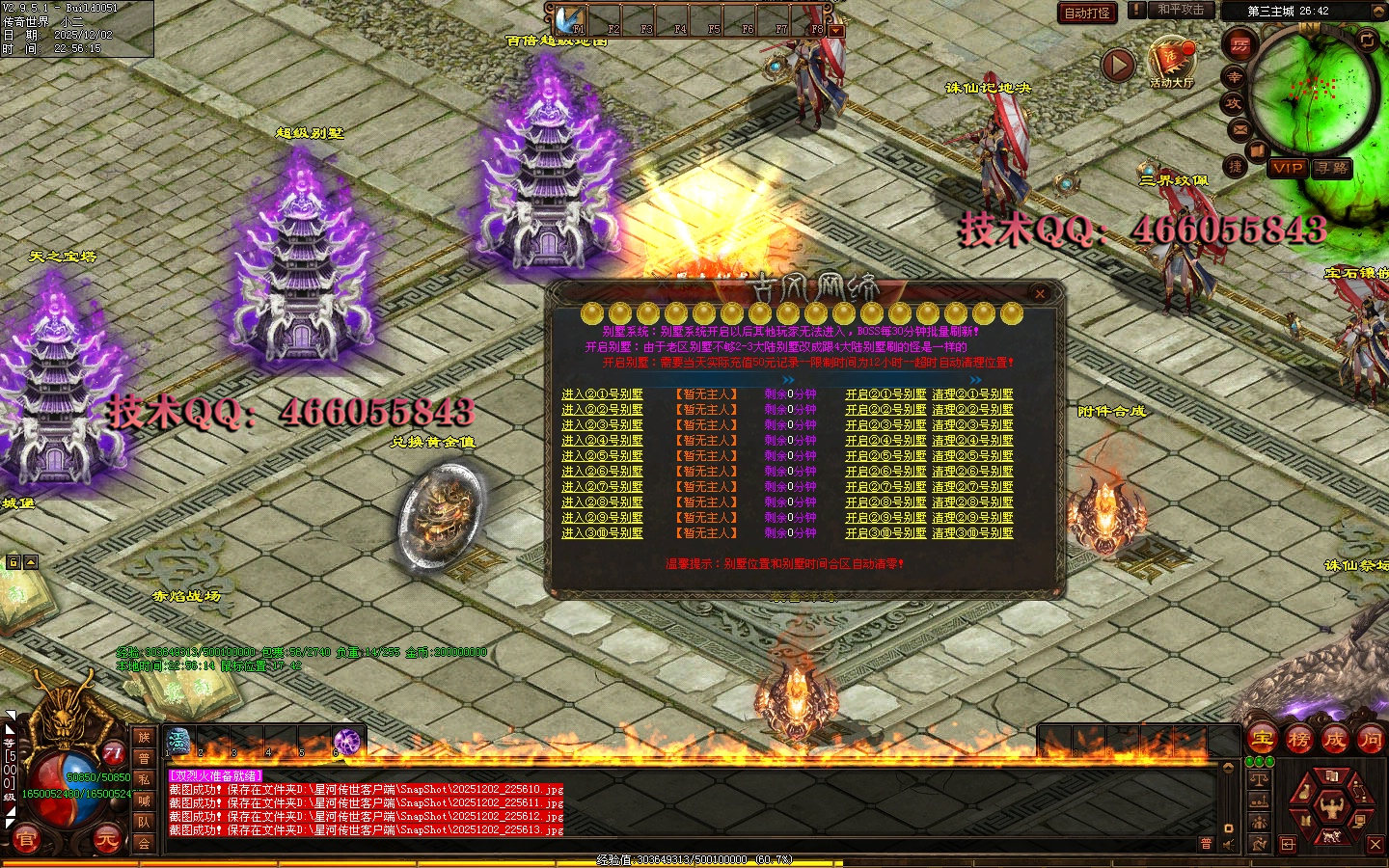Viewport: 1389px width, 868px height.
Task: Clear villa number 25 link
Action: 972,456
